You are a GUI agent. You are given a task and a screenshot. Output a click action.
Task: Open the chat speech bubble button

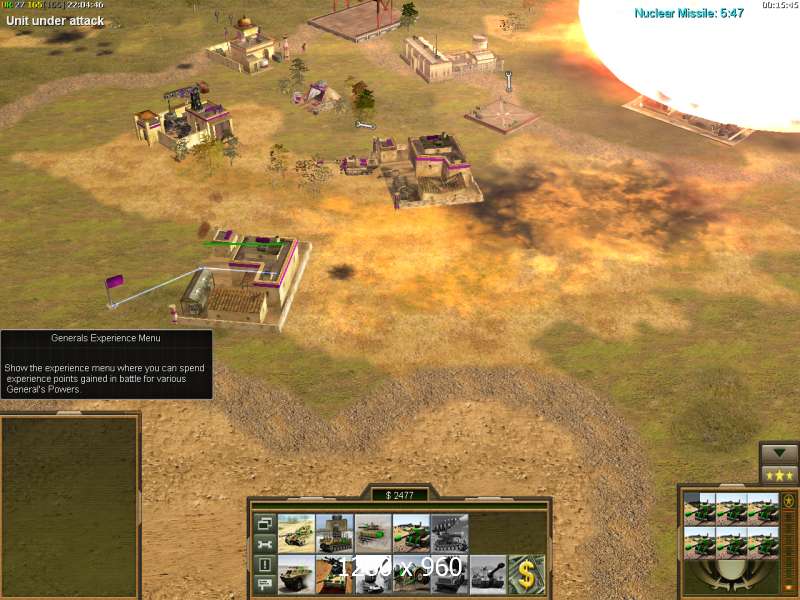point(264,585)
